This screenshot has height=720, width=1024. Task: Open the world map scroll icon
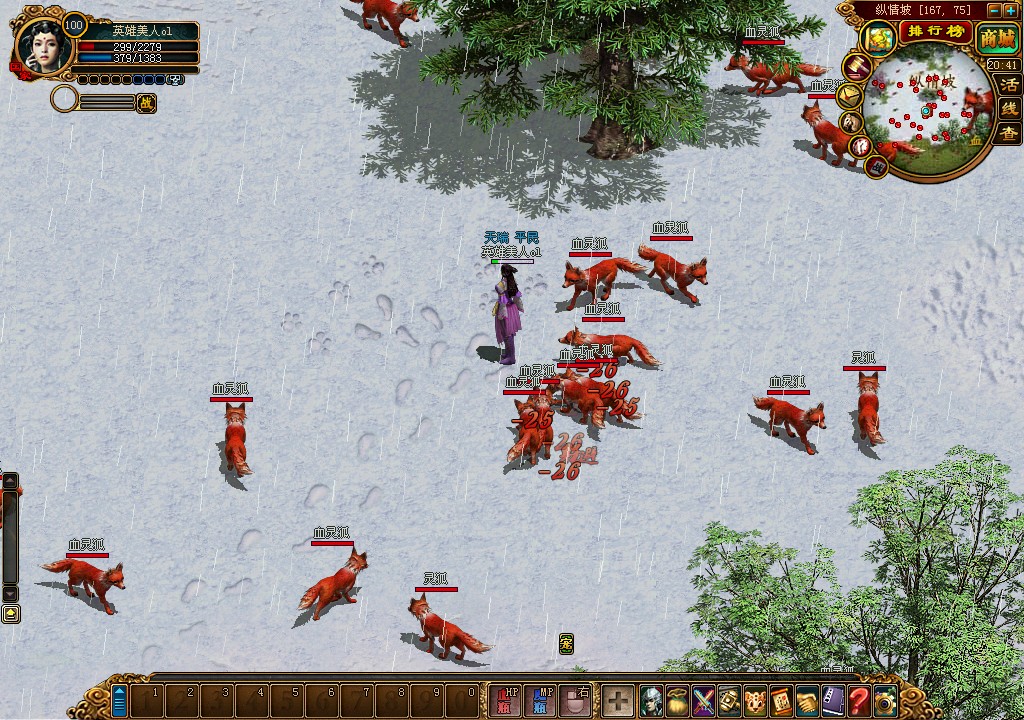pos(880,39)
